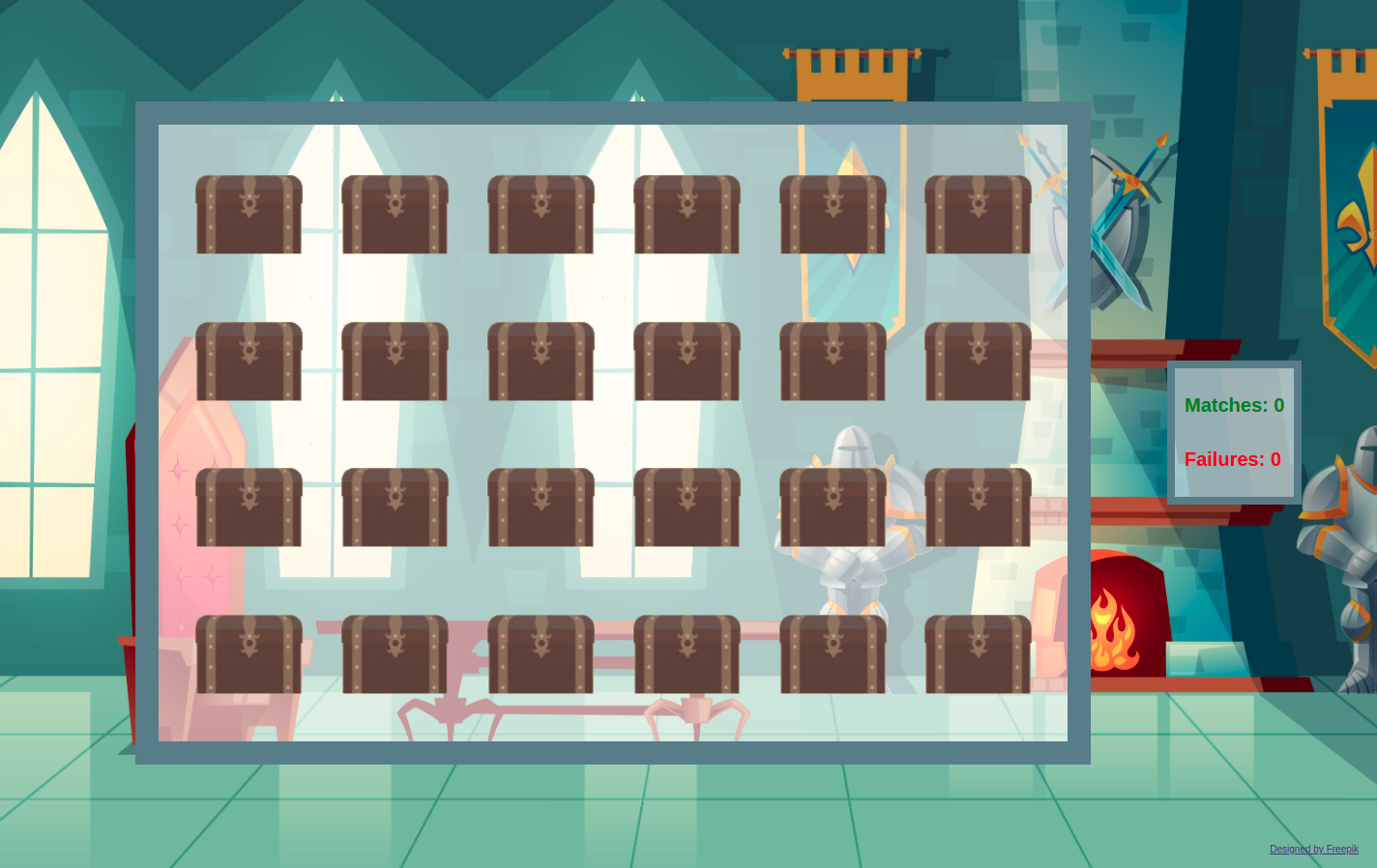Open the first chest in the second row
Image resolution: width=1377 pixels, height=868 pixels.
tap(249, 360)
